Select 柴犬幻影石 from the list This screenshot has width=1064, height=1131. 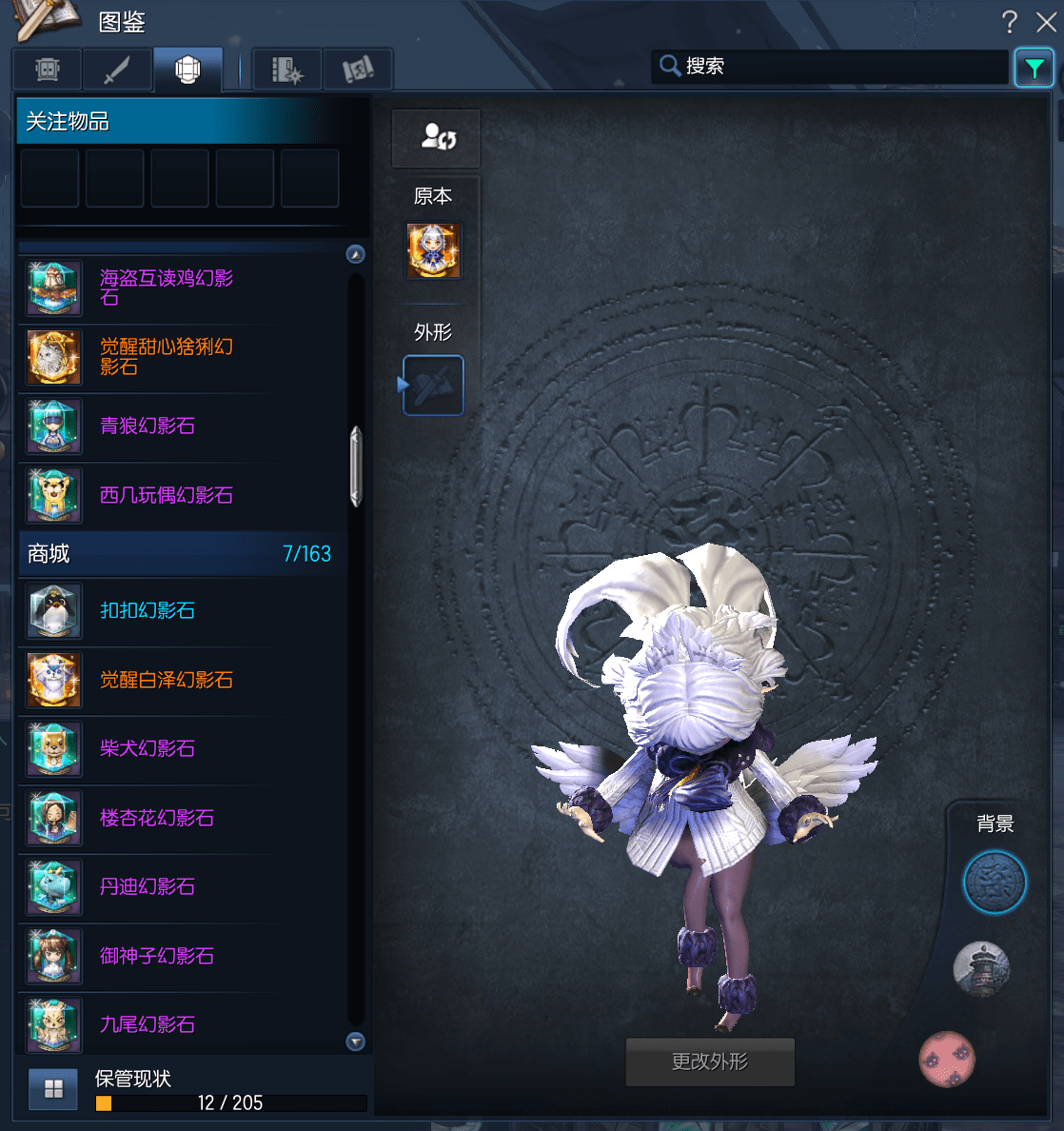pyautogui.click(x=148, y=748)
